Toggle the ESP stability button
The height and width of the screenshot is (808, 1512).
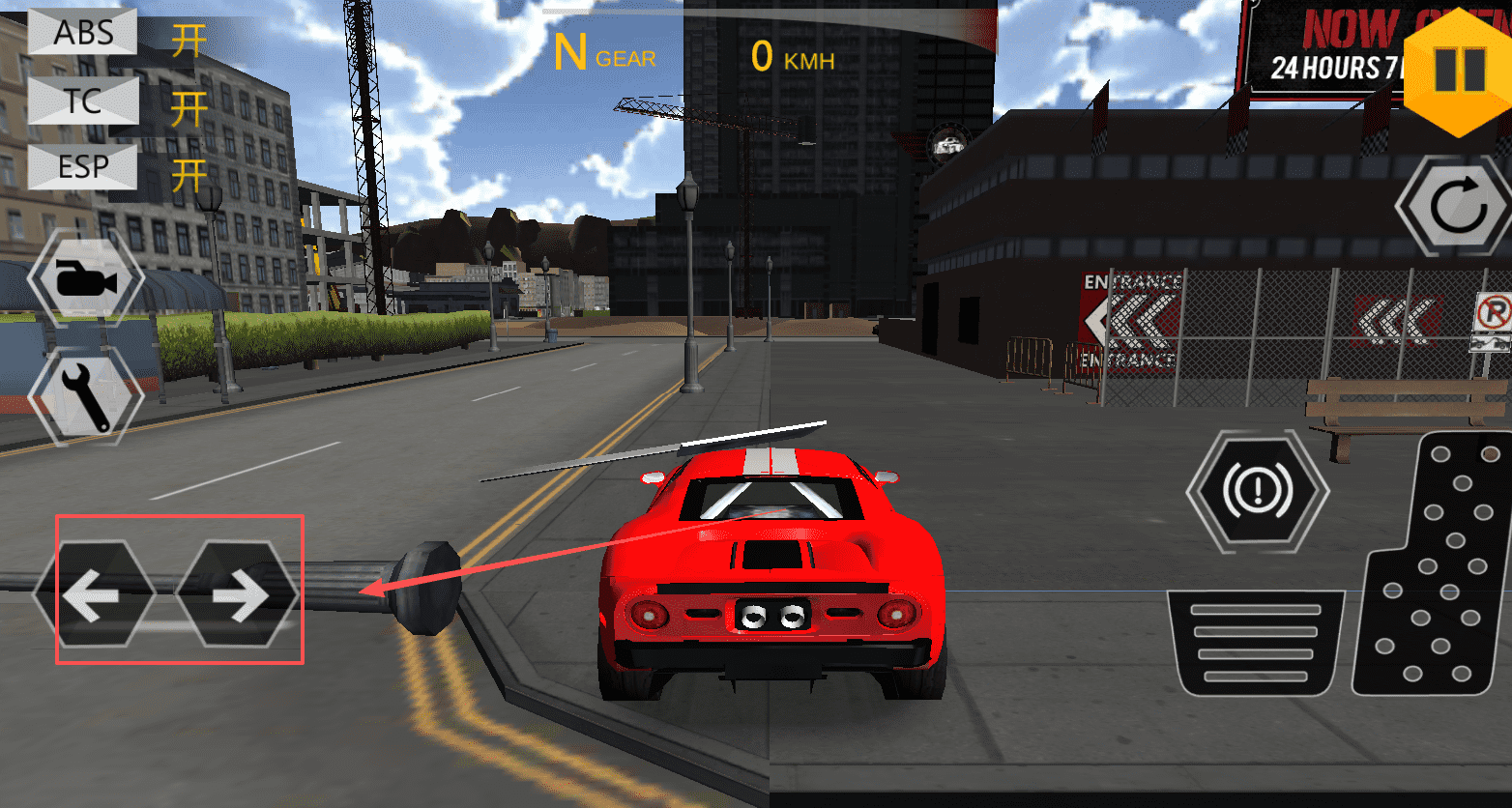82,167
